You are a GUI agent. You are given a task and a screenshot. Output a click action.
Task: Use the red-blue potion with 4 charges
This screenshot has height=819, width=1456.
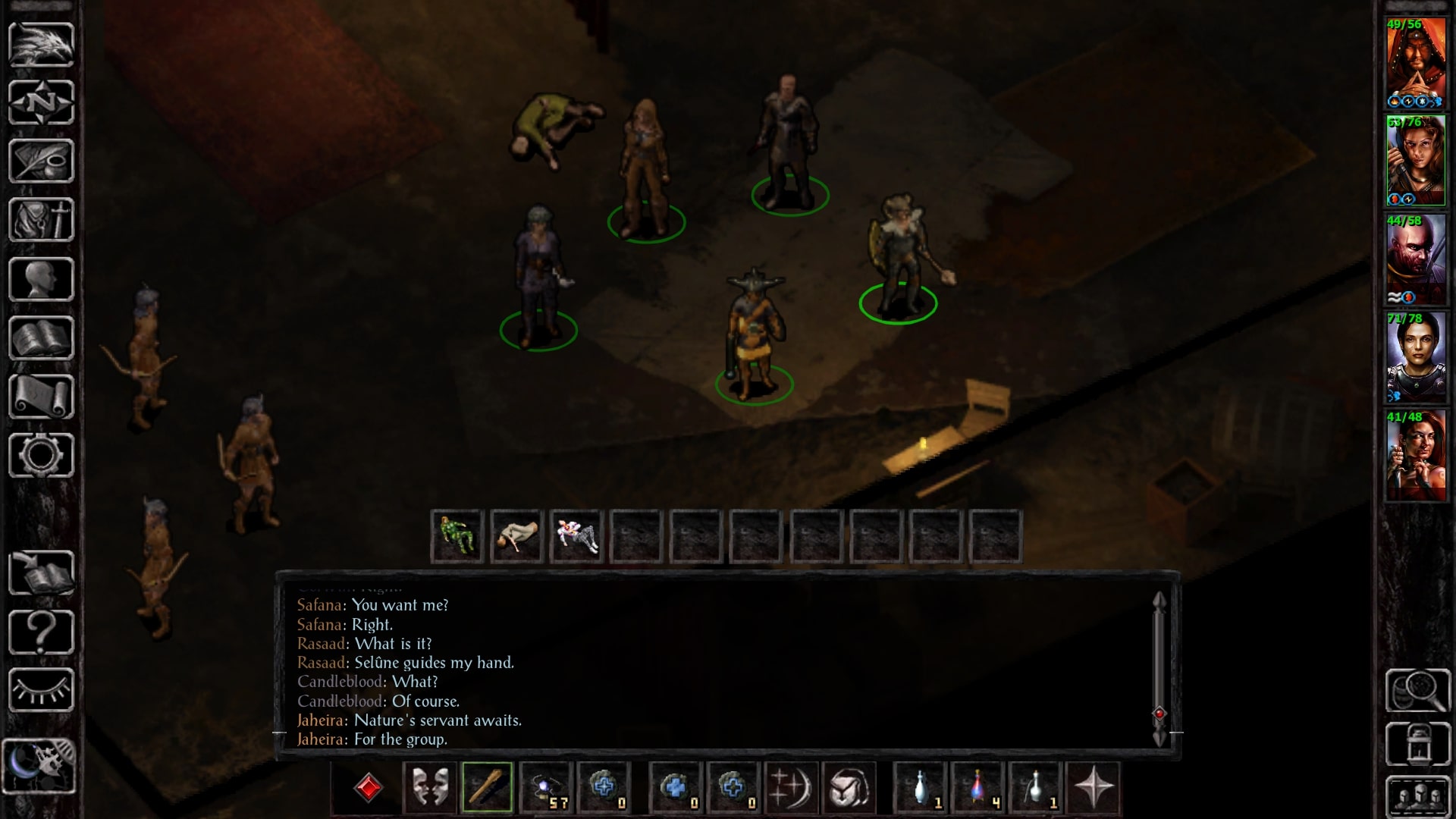pos(978,787)
